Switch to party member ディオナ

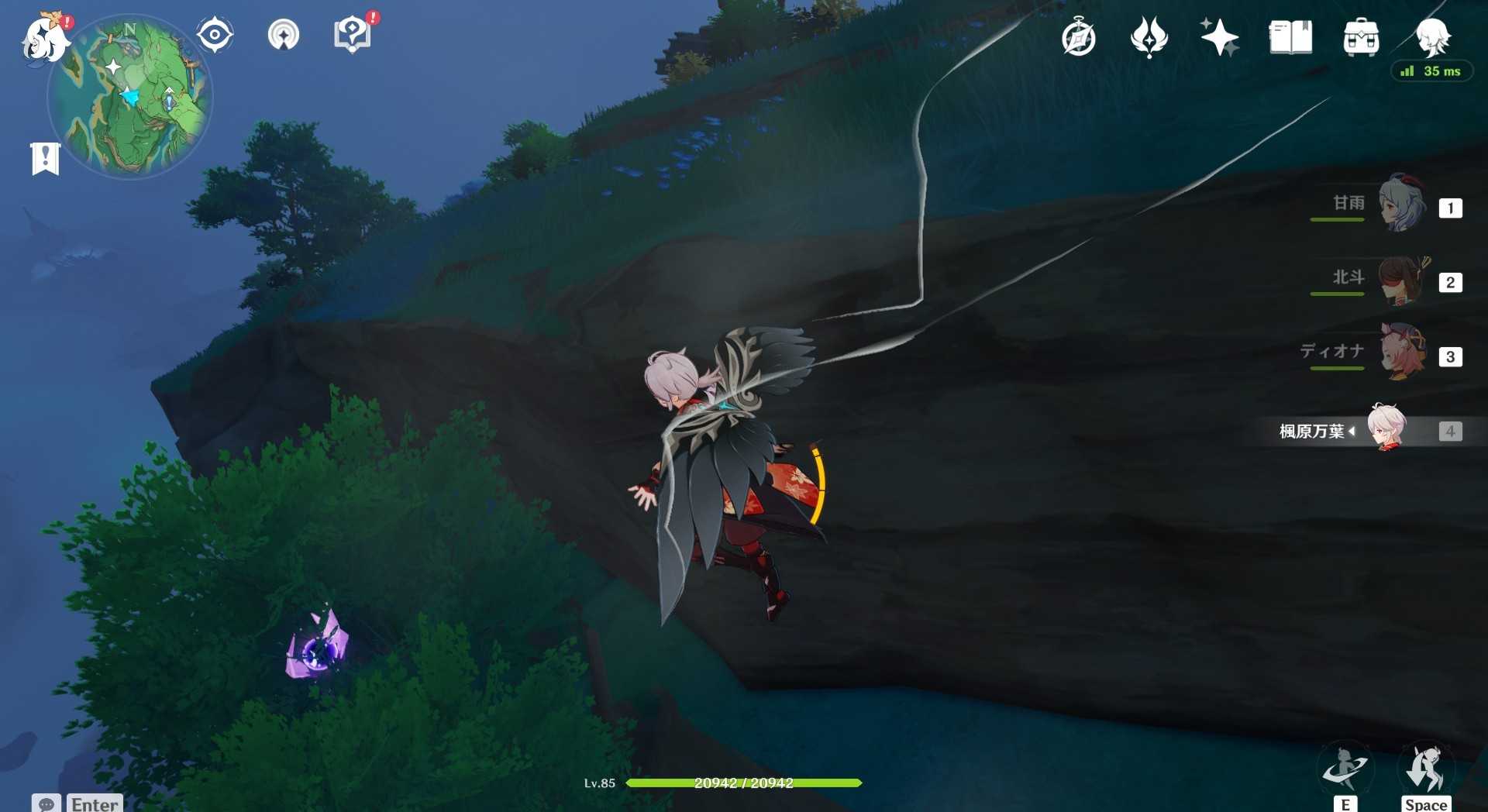[1402, 353]
